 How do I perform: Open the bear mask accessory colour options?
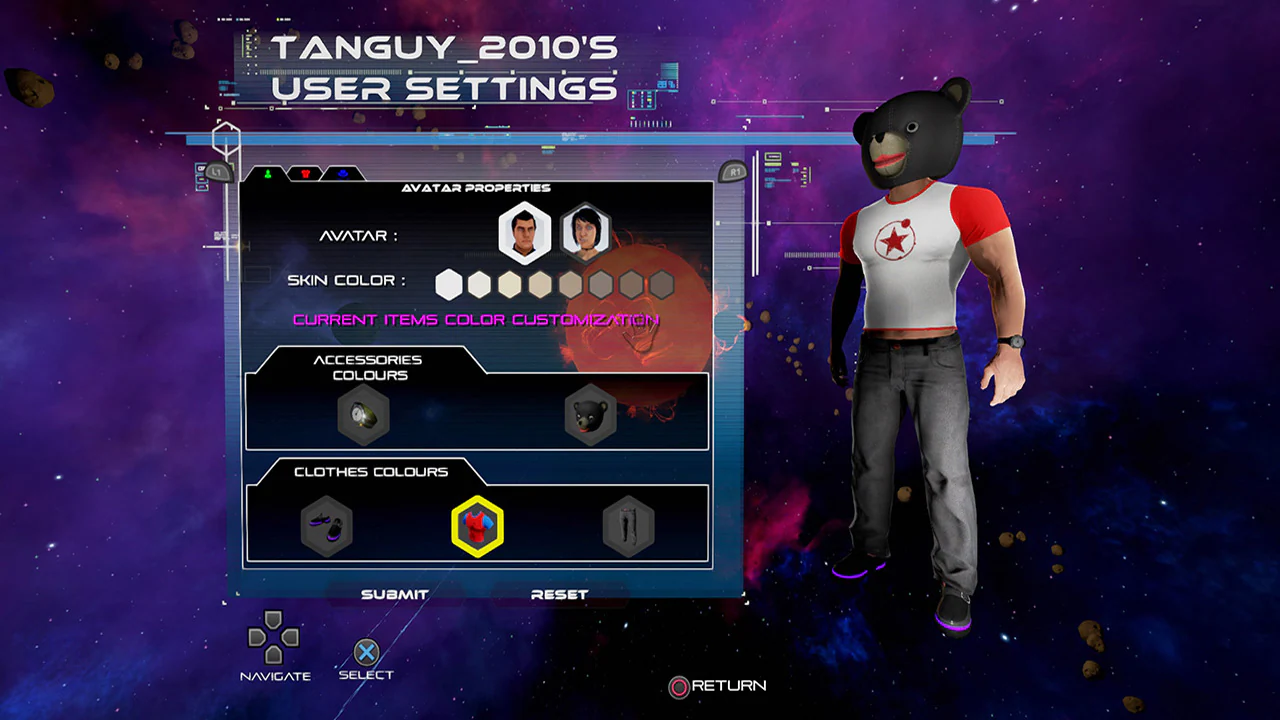coord(589,414)
